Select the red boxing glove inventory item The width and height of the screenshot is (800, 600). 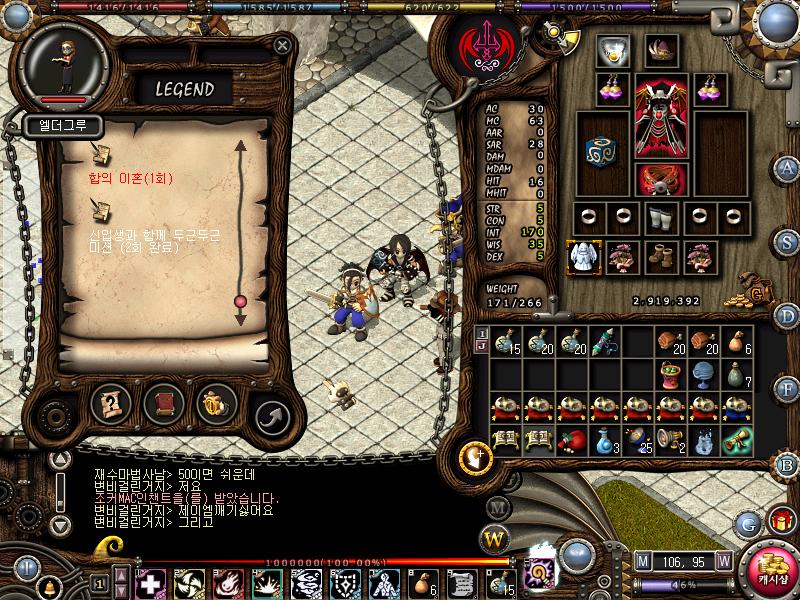click(x=571, y=440)
